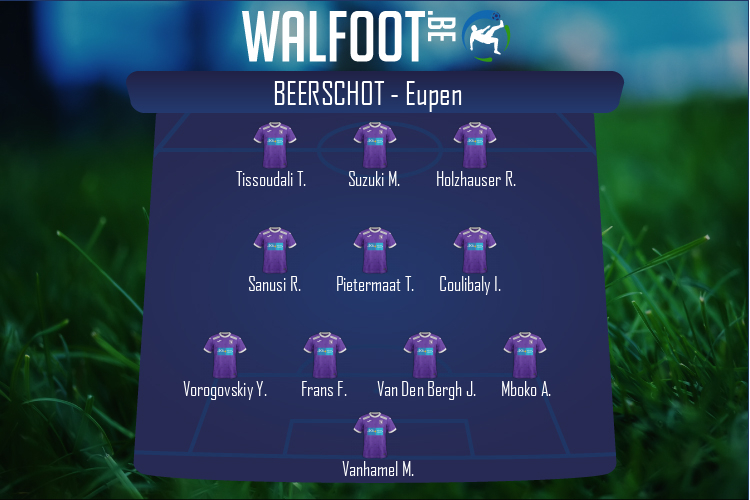
Task: Select Vorogovskiy Y. in defense
Action: pos(225,356)
